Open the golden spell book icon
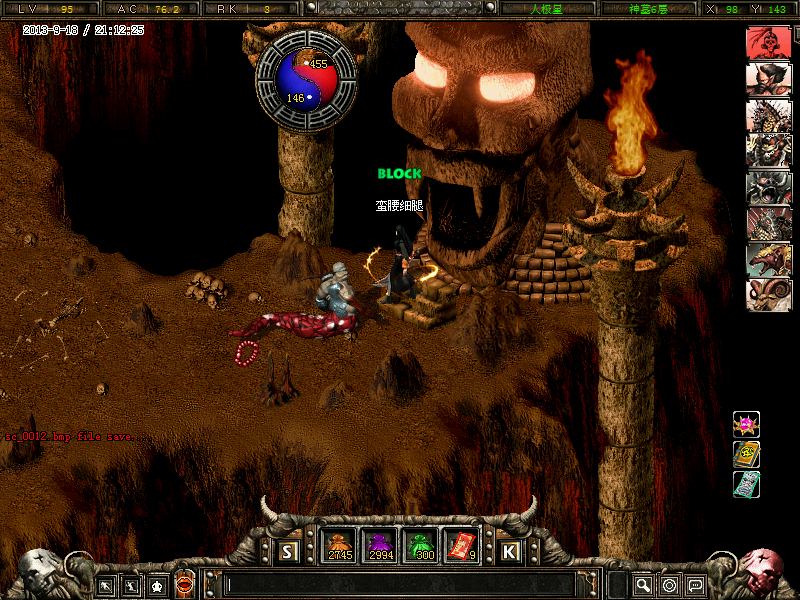 click(x=746, y=454)
